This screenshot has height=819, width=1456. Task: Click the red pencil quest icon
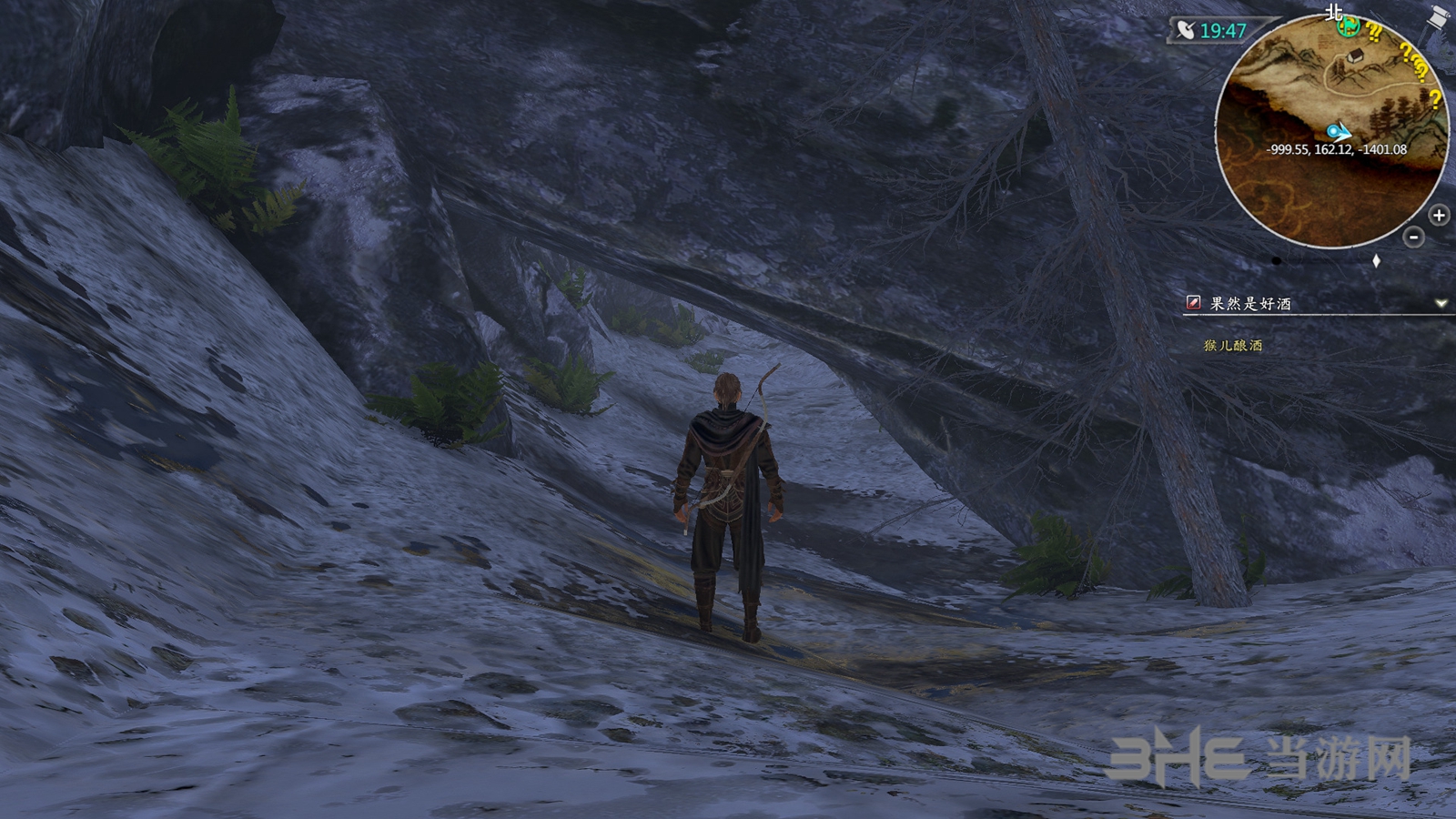click(x=1193, y=303)
